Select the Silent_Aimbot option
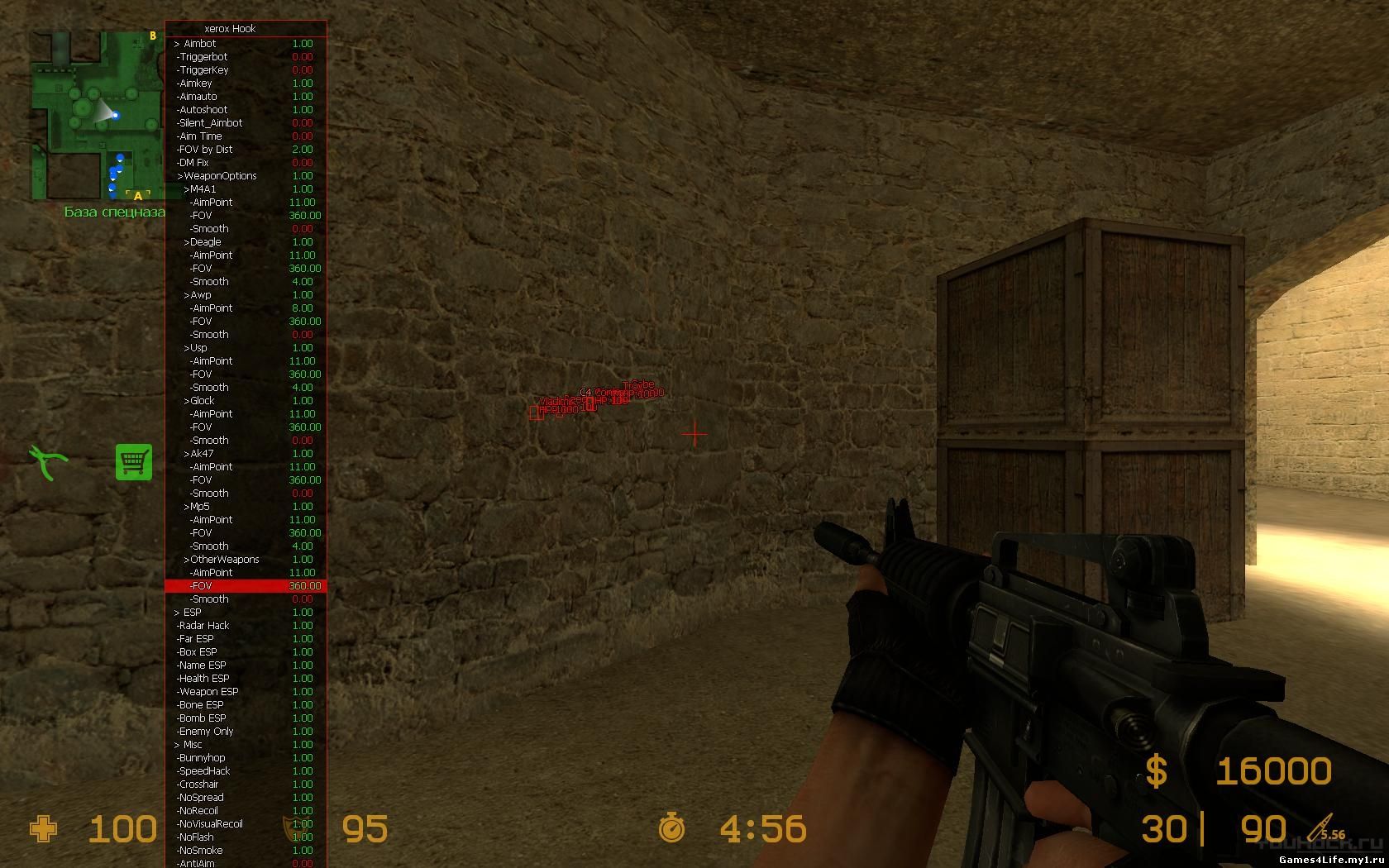Screen dimensions: 1389x868 (210, 123)
